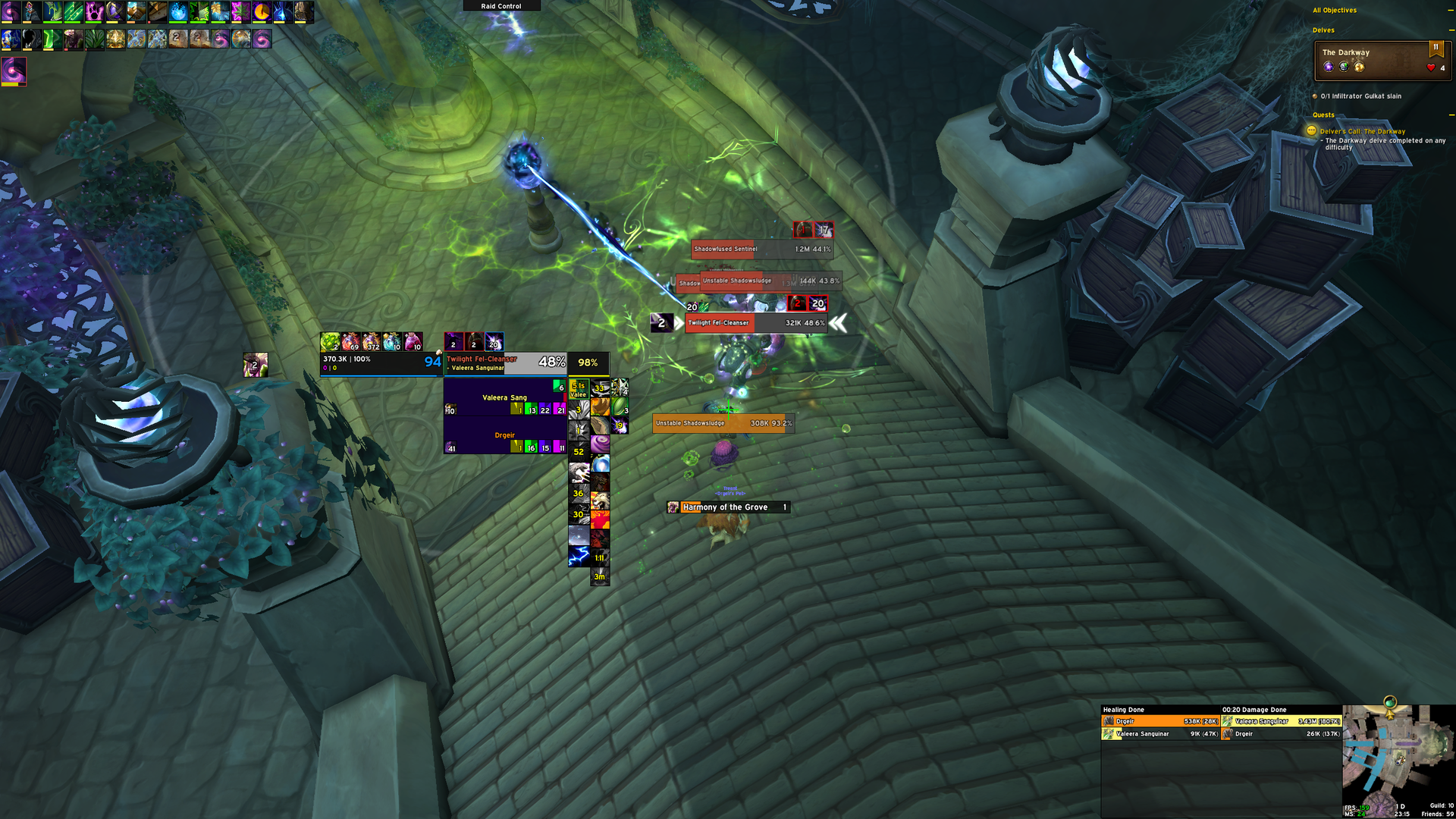This screenshot has height=819, width=1456.
Task: Select Drgeir party frame
Action: point(504,436)
